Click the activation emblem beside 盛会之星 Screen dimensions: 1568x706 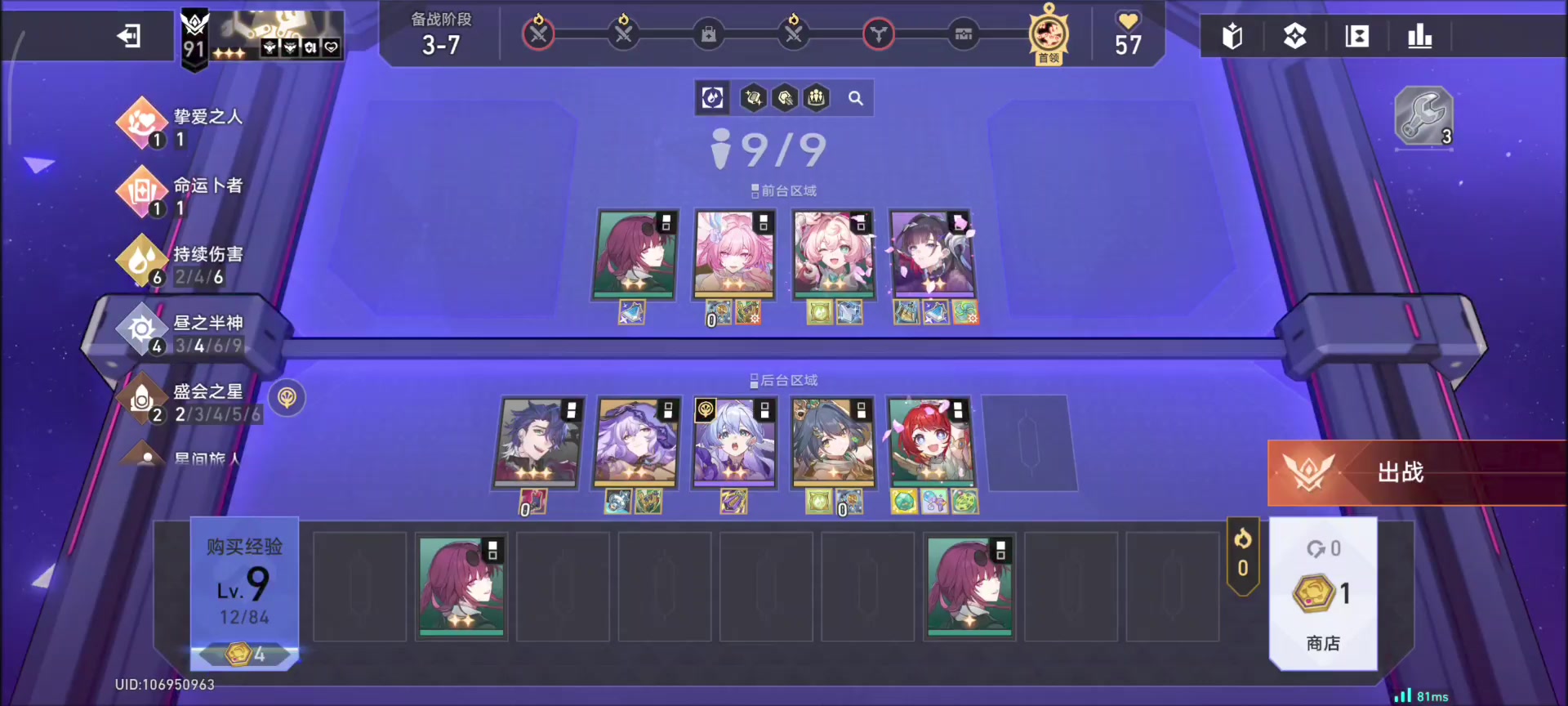[287, 399]
